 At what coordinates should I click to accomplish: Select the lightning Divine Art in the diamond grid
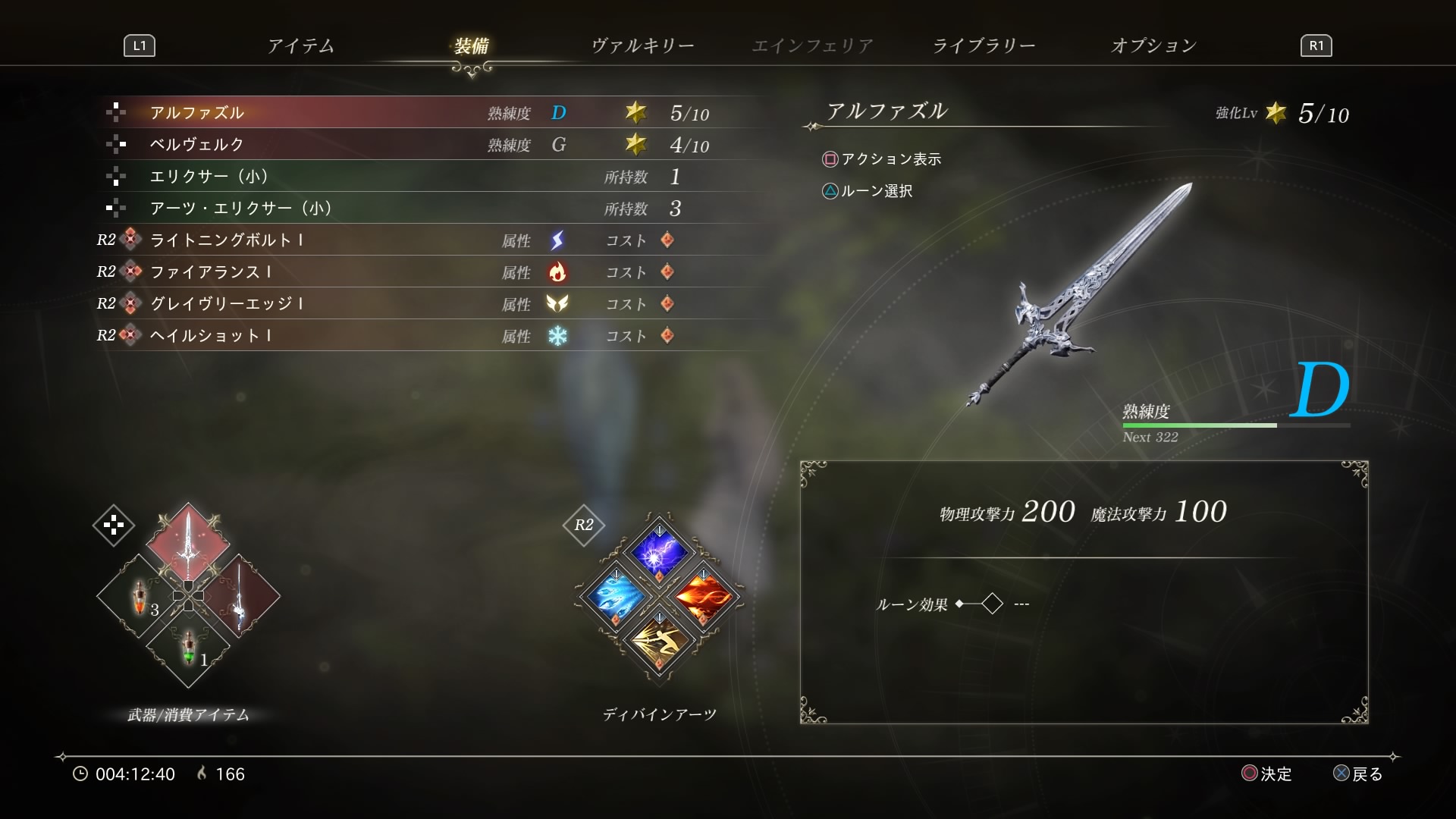coord(659,554)
